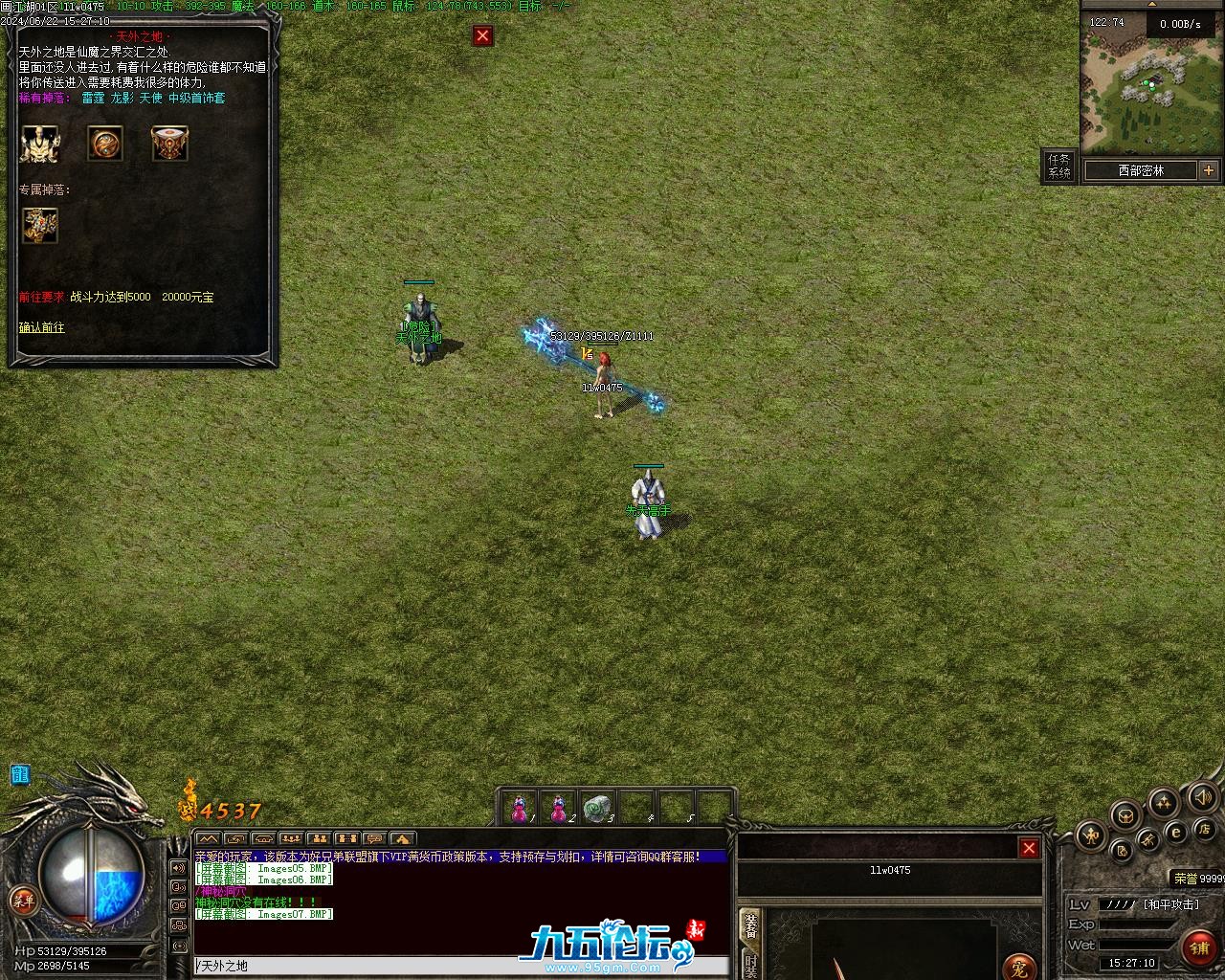
Task: Toggle sound with the speaker icon
Action: click(1202, 796)
